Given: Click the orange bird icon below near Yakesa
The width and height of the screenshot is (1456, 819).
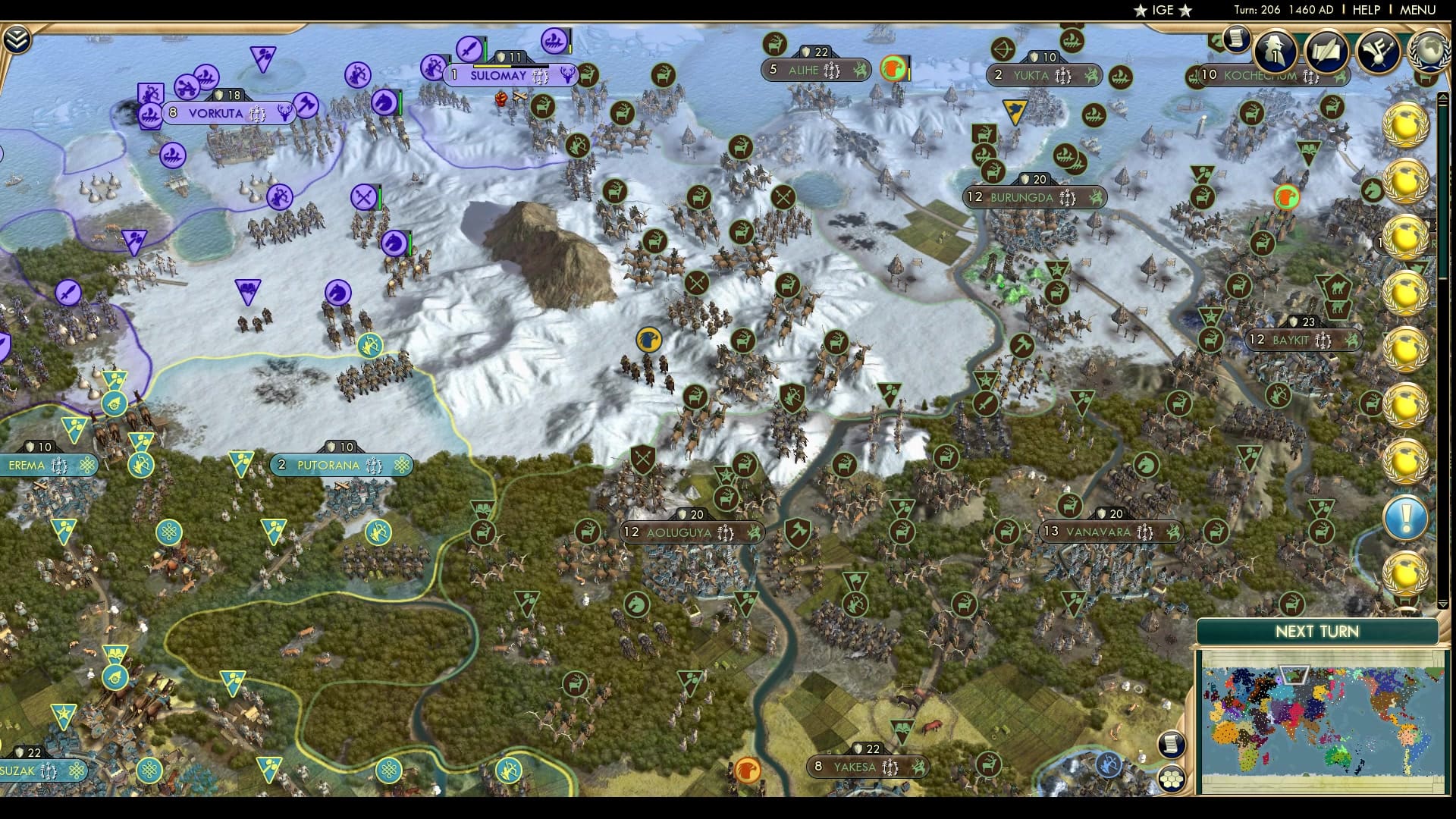Looking at the screenshot, I should tap(746, 767).
